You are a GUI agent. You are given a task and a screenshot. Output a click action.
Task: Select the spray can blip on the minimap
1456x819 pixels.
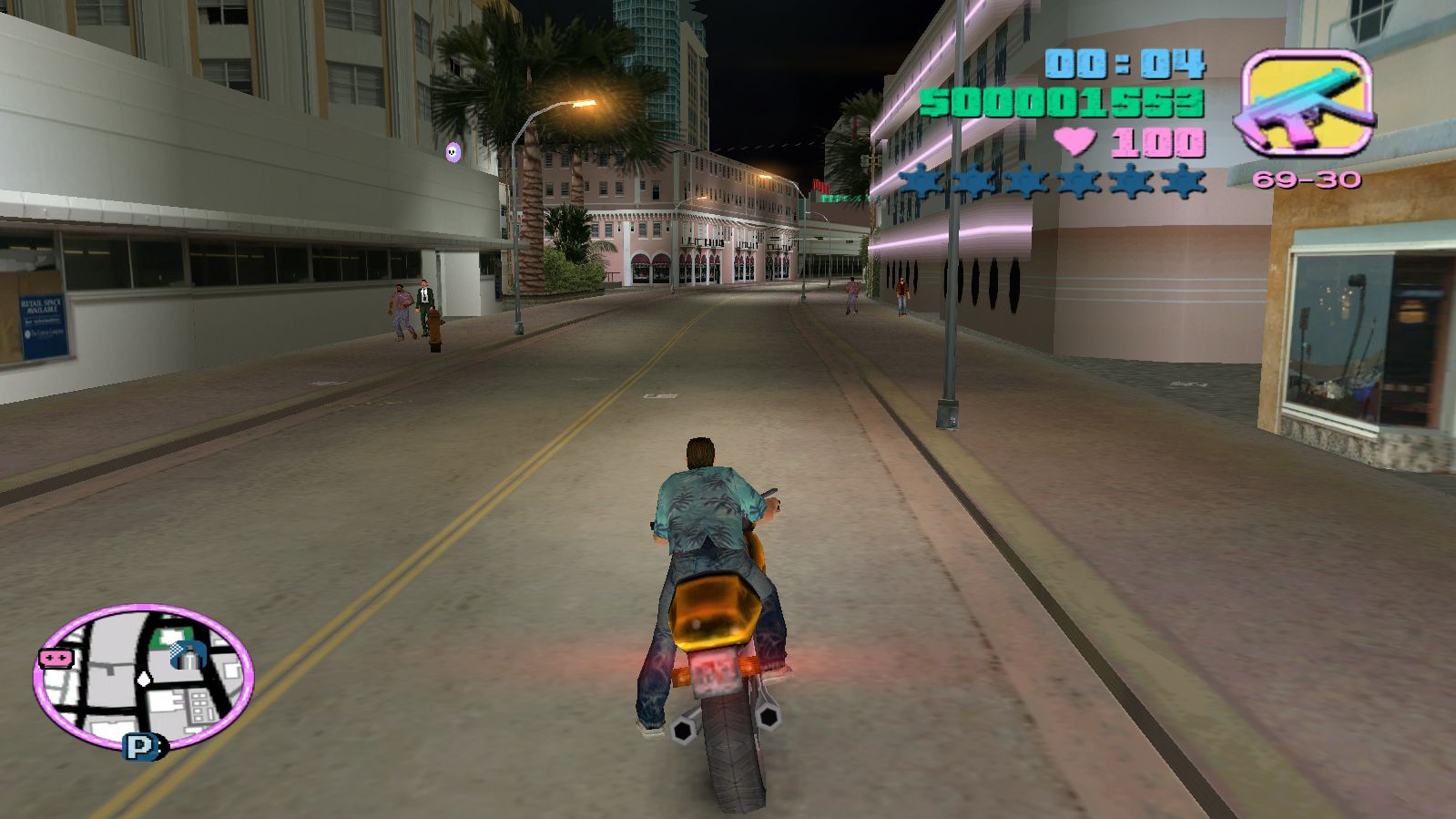tap(187, 653)
